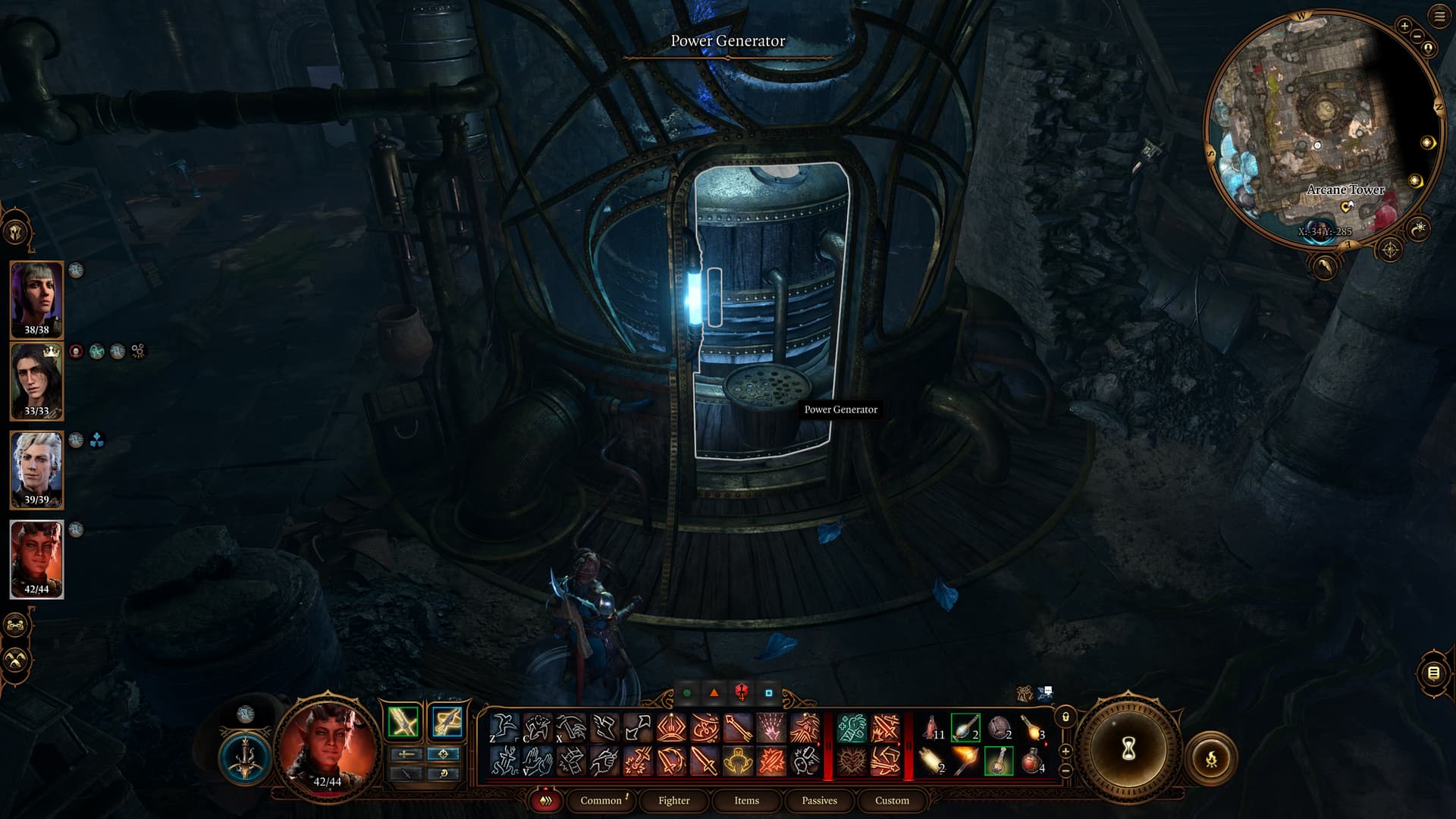The image size is (1456, 819).
Task: Switch to the Custom hotbar tab
Action: [x=892, y=800]
